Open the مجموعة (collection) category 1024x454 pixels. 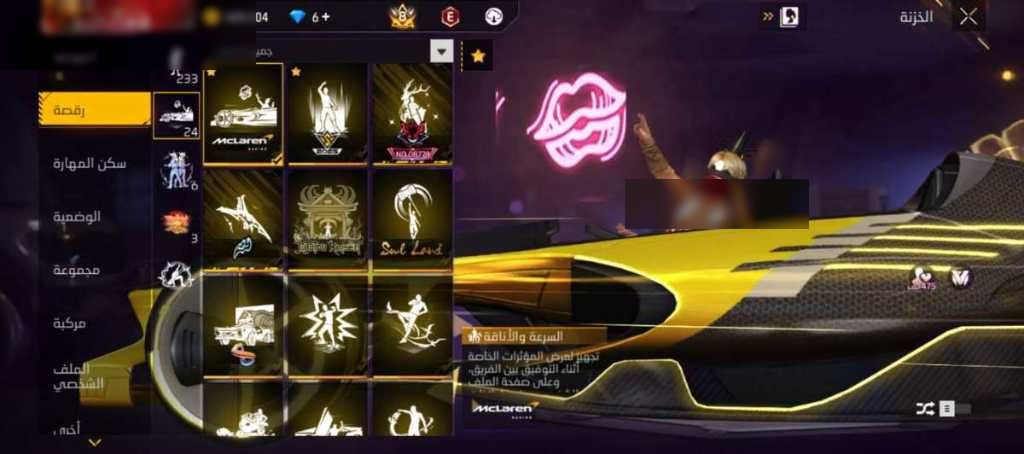(x=95, y=270)
